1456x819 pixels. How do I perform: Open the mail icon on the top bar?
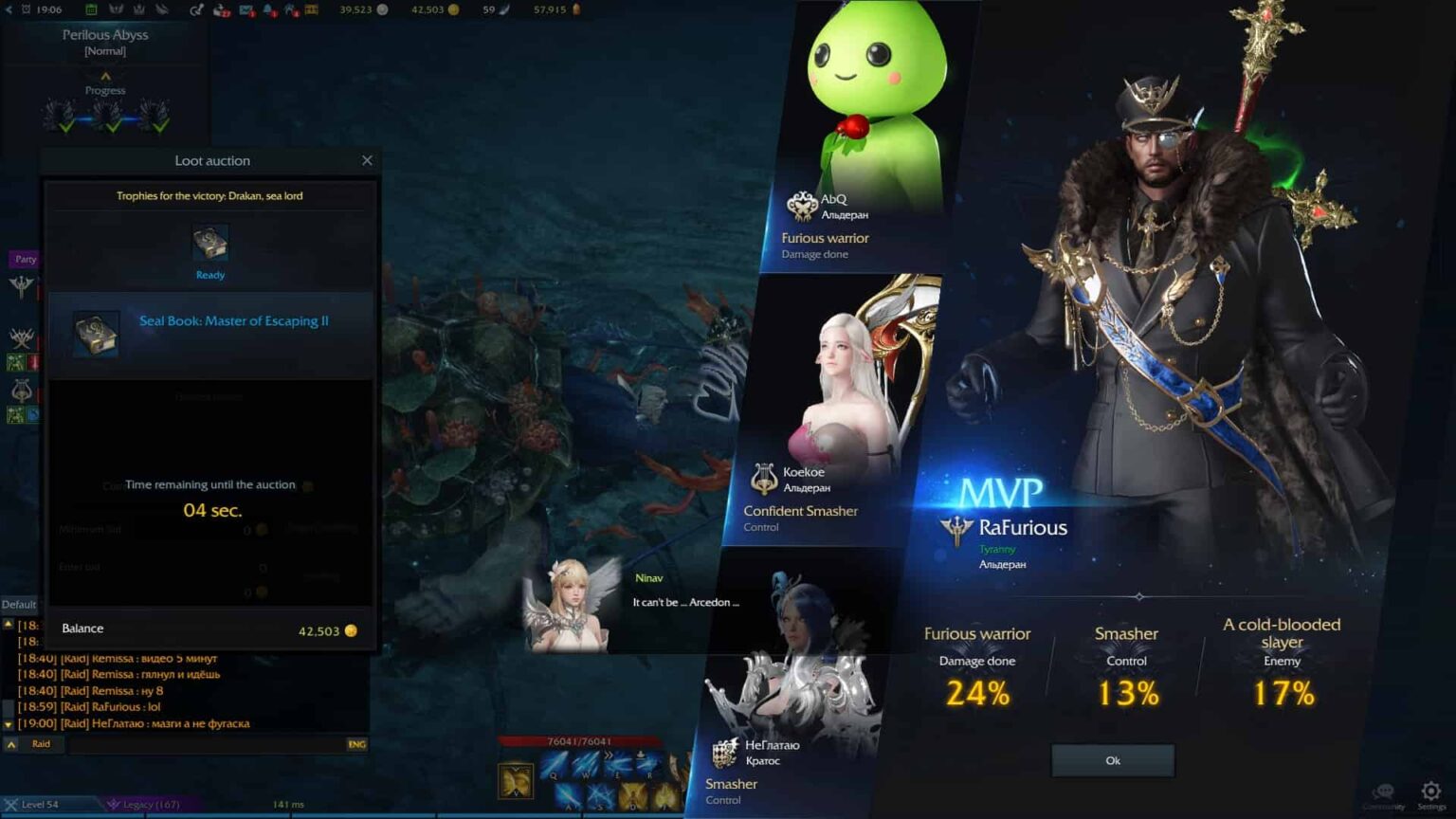click(x=245, y=10)
